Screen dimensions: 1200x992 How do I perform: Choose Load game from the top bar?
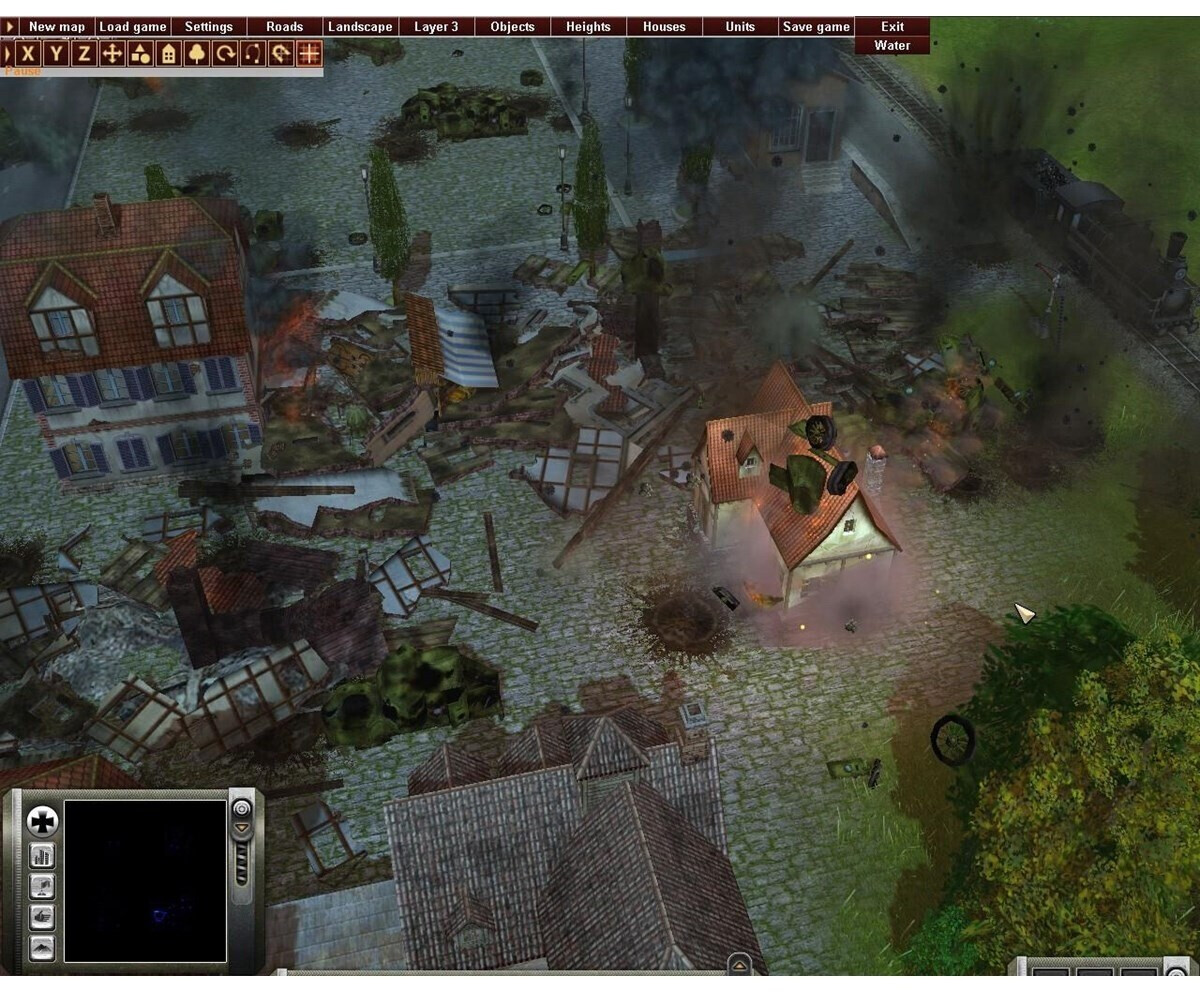point(133,27)
